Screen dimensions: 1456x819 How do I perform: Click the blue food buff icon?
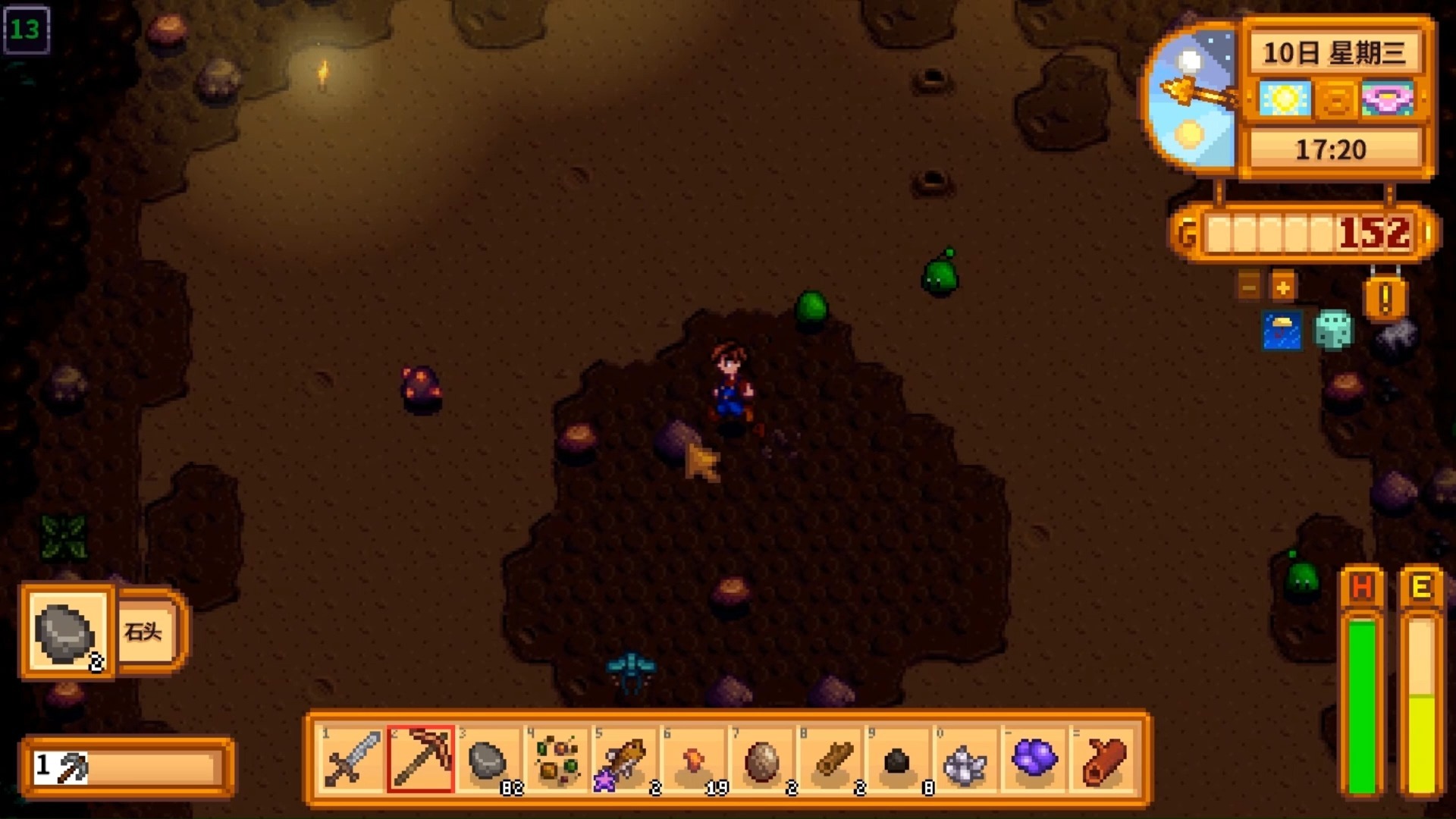coord(1282,331)
